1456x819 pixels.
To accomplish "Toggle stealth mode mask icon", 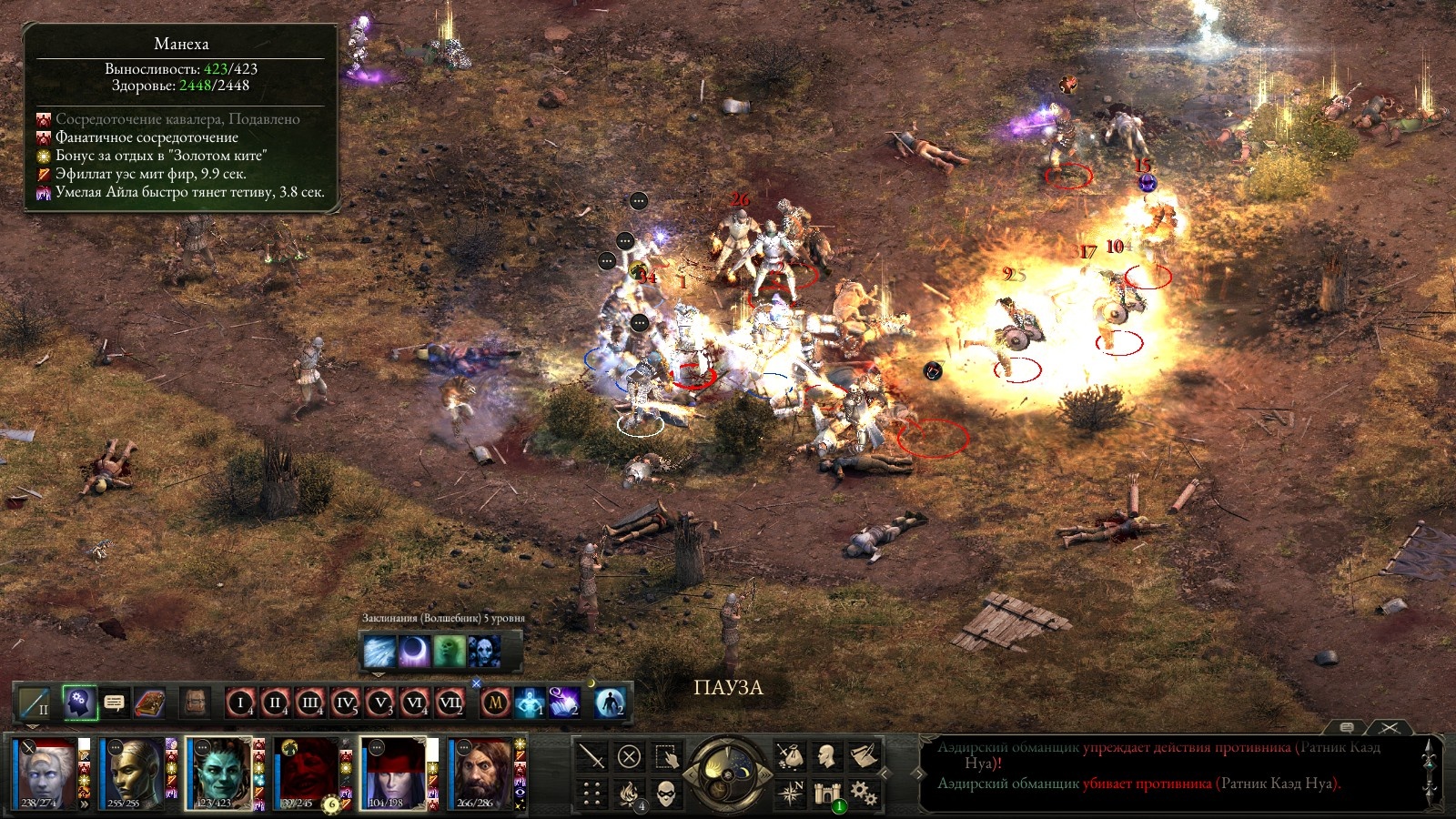I will 666,794.
